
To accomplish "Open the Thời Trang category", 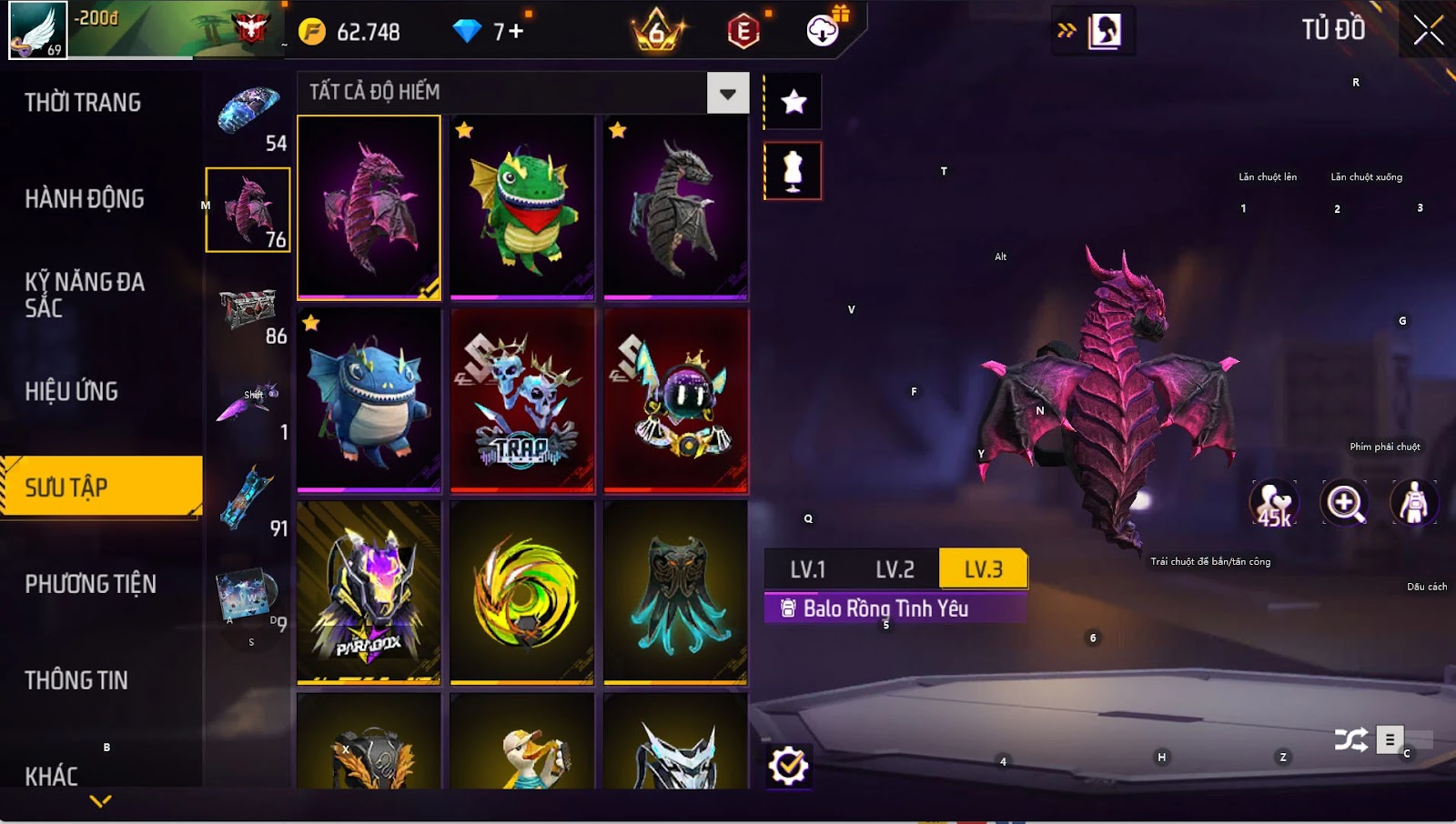I will 83,103.
